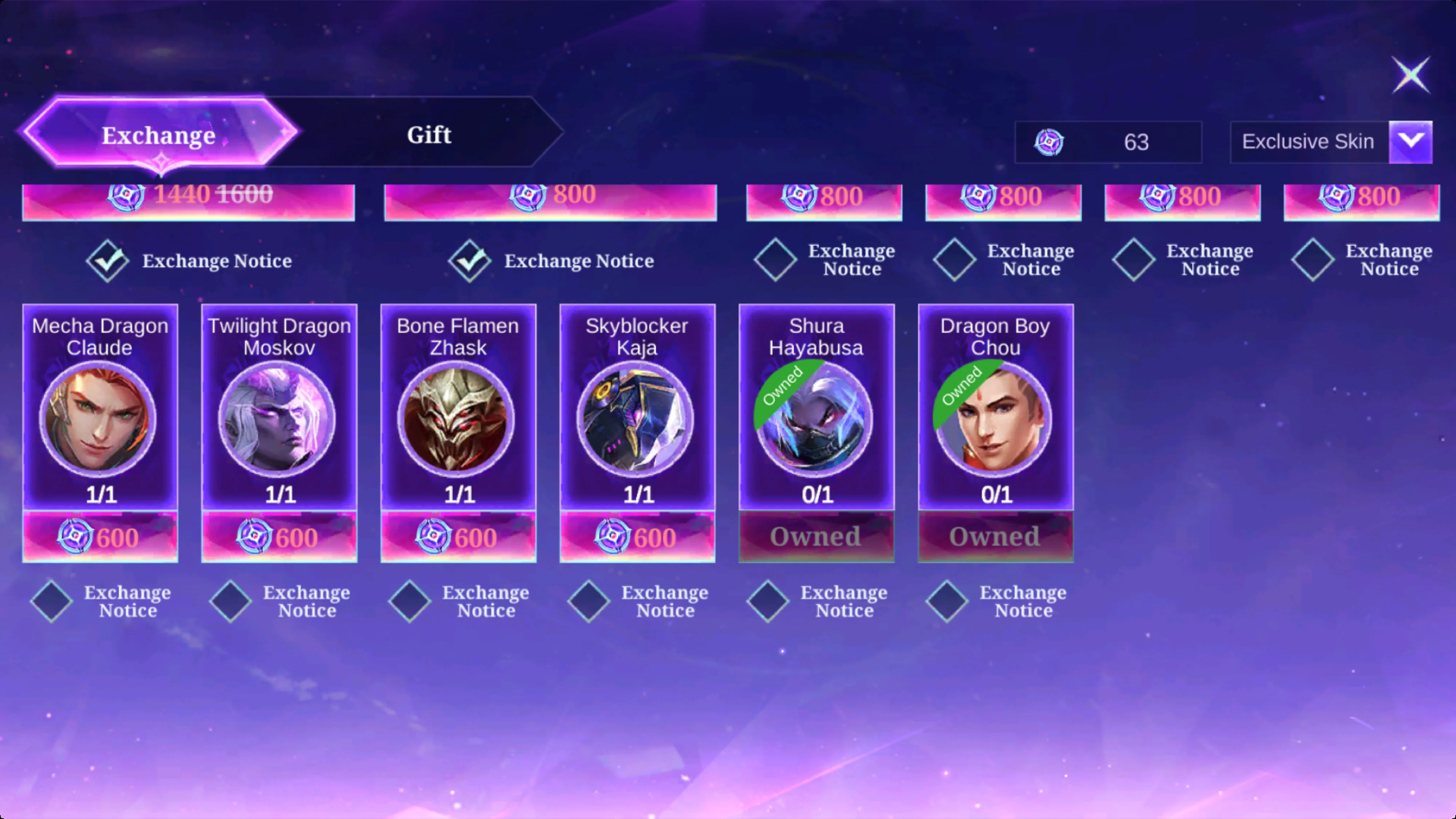Toggle Exchange Notice under Dragon Boy Chou
This screenshot has height=819, width=1456.
(x=947, y=601)
